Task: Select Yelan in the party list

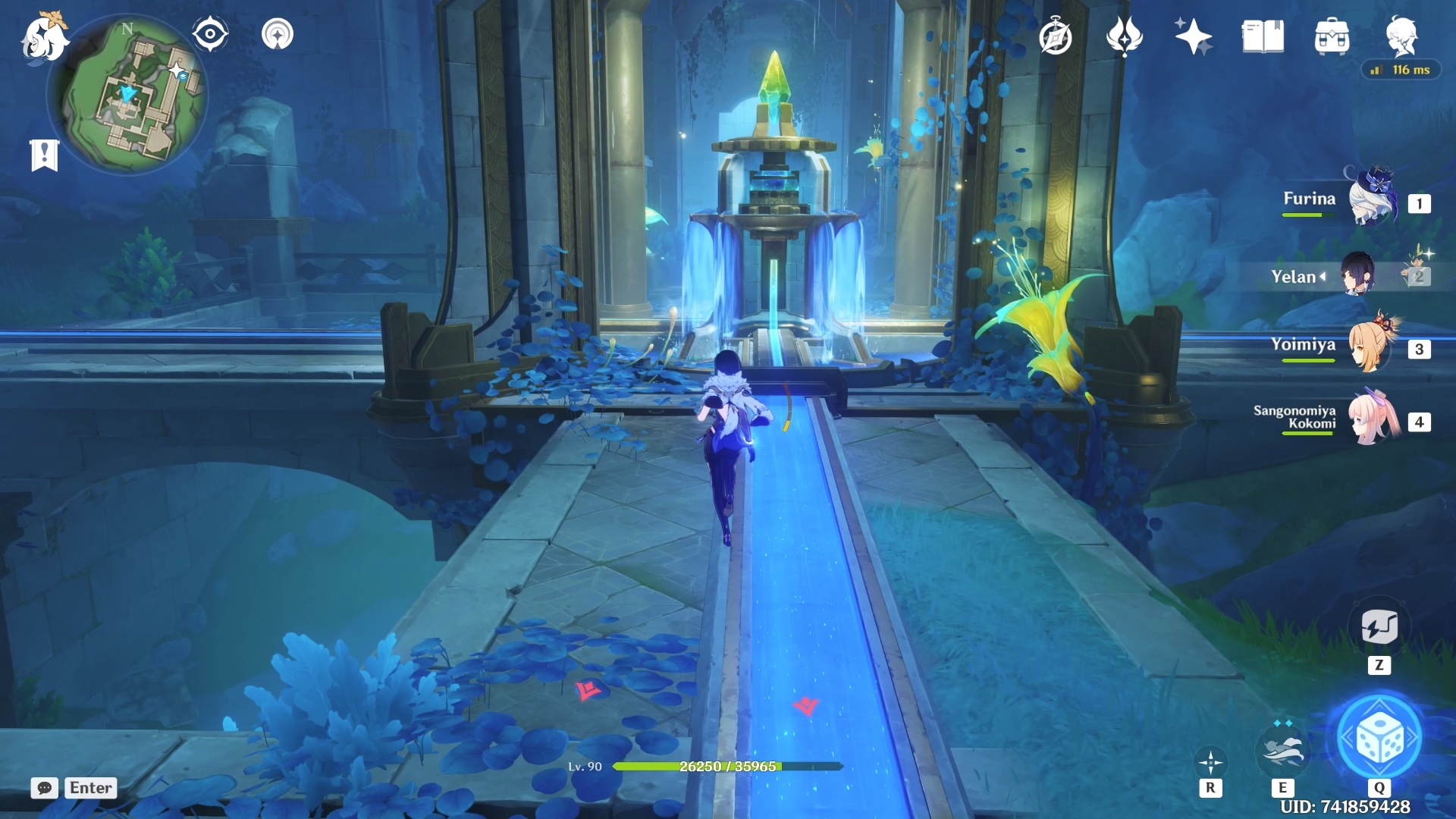Action: point(1358,275)
